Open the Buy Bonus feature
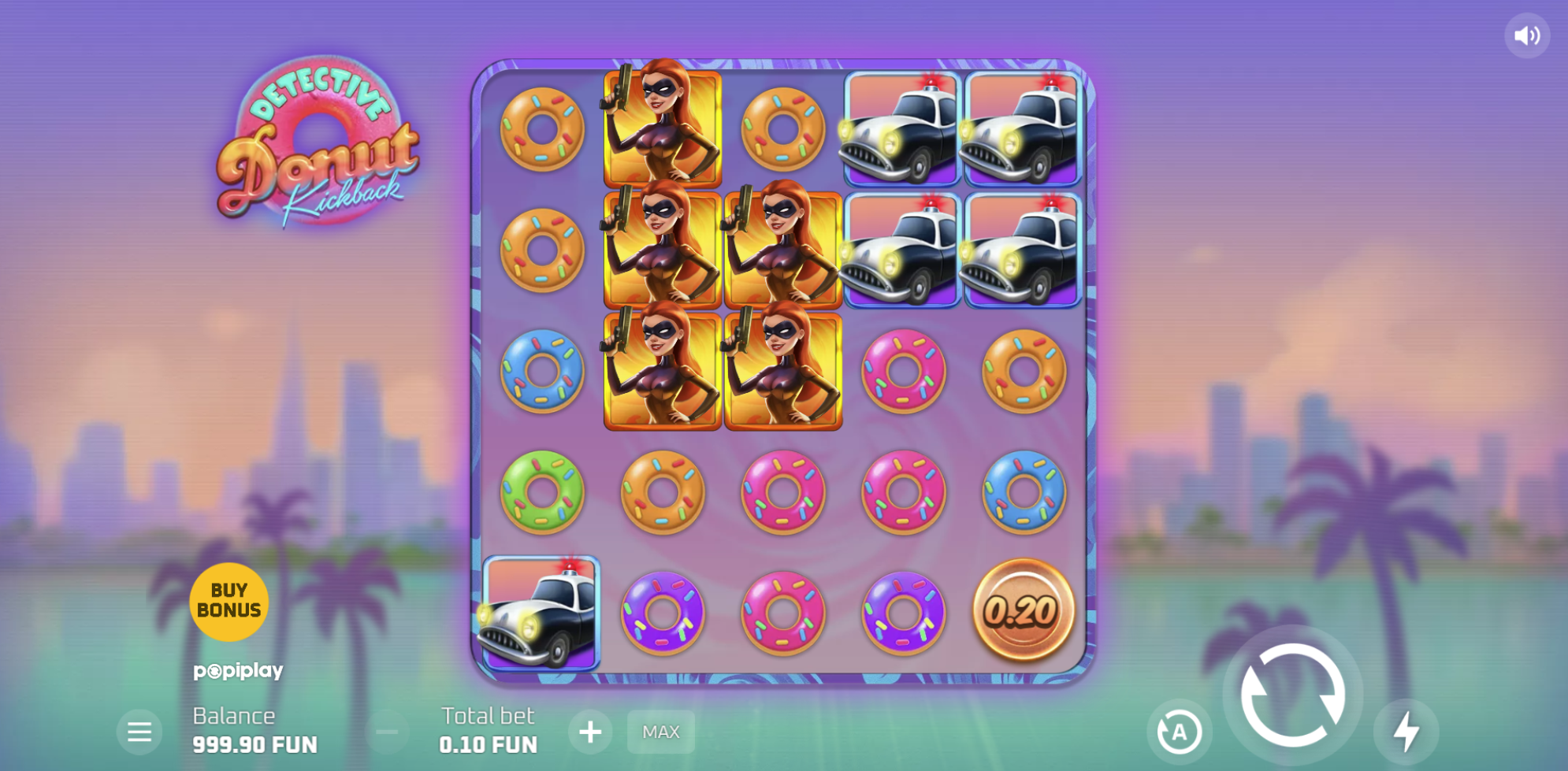The image size is (1568, 771). [x=229, y=601]
